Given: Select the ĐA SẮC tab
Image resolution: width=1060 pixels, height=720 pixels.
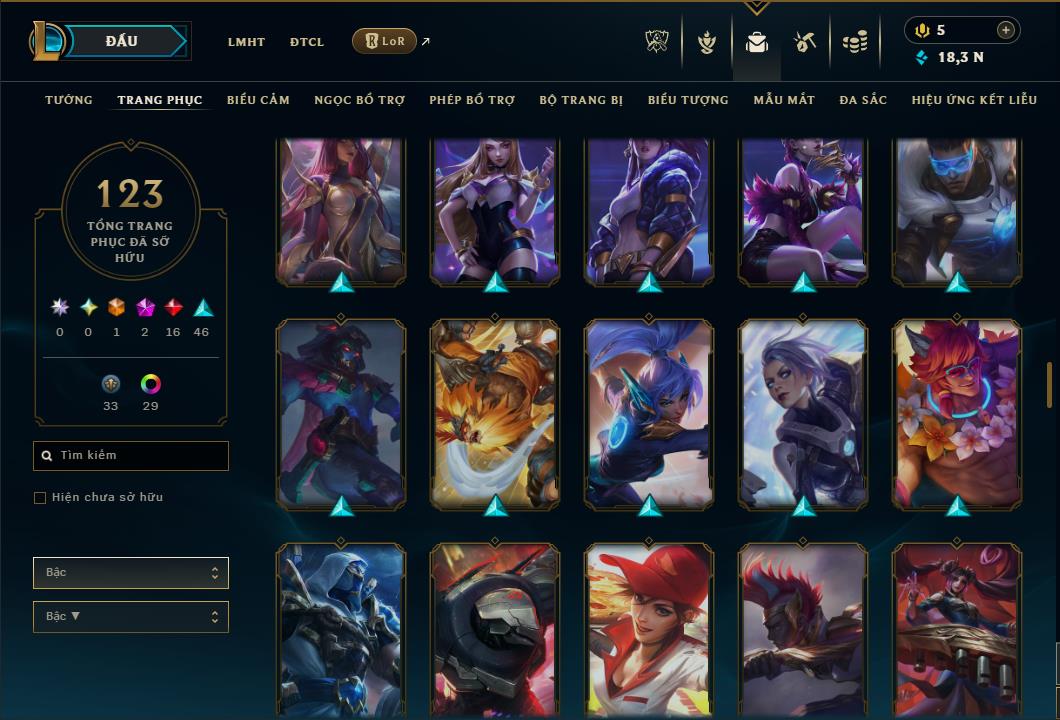Looking at the screenshot, I should pos(863,100).
